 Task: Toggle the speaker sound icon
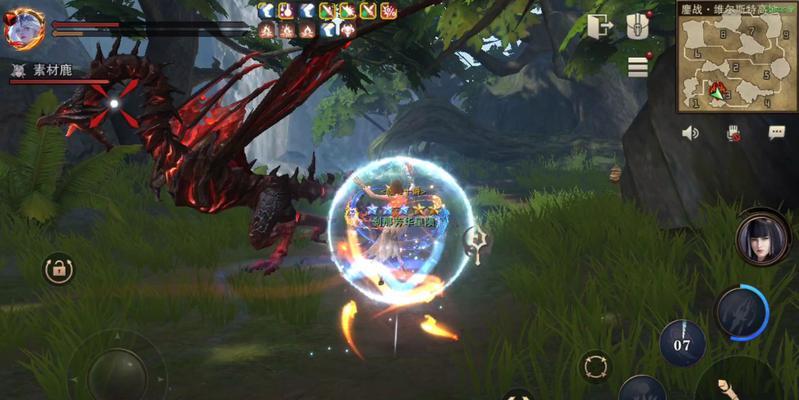(690, 132)
